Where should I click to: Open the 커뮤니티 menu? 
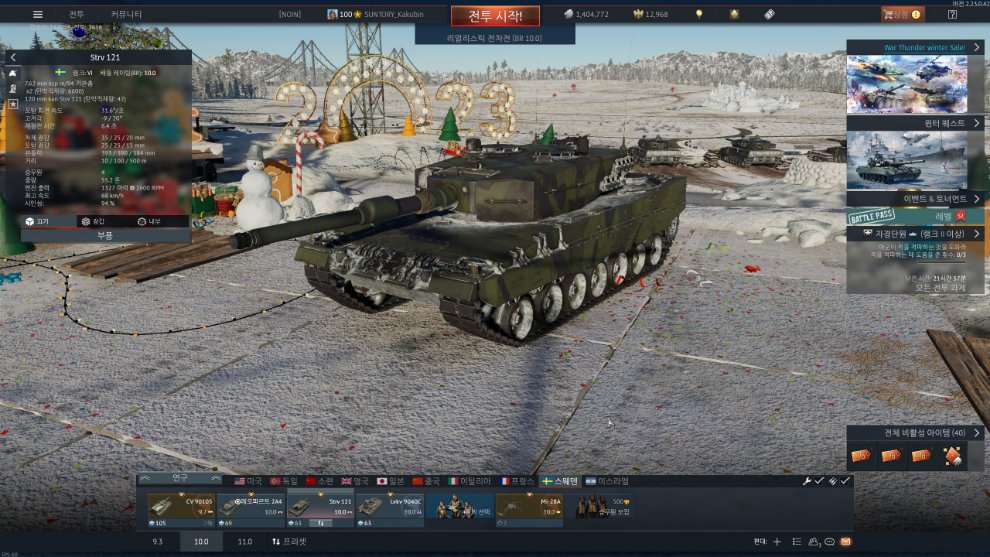(126, 14)
